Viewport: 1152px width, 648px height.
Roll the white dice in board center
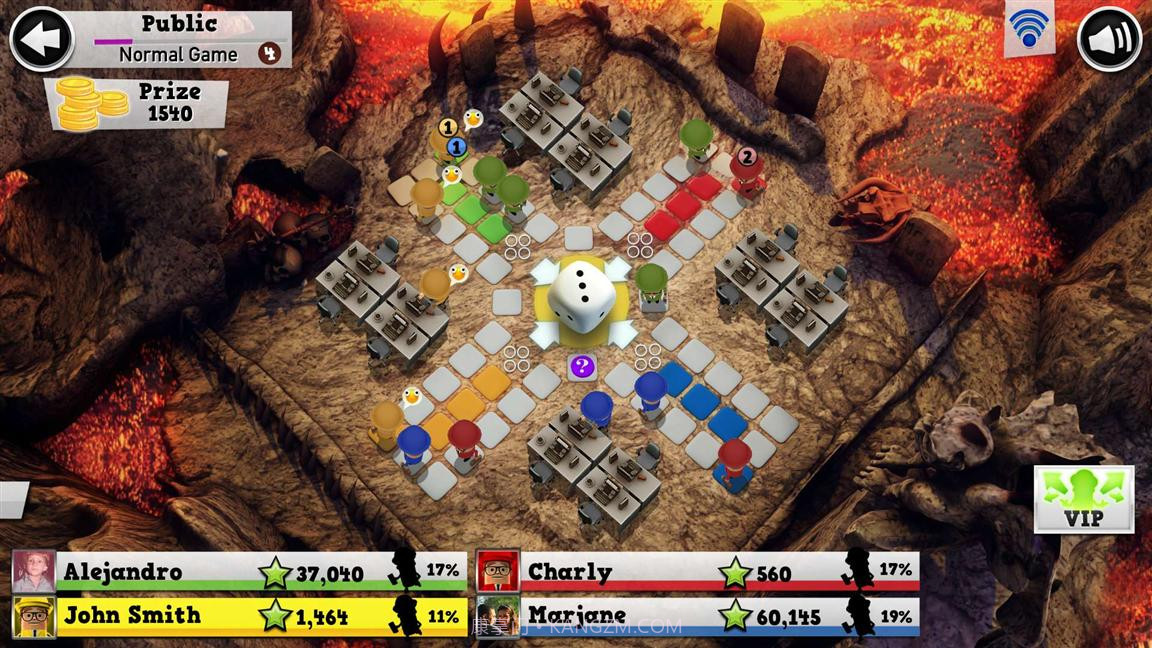[x=579, y=296]
